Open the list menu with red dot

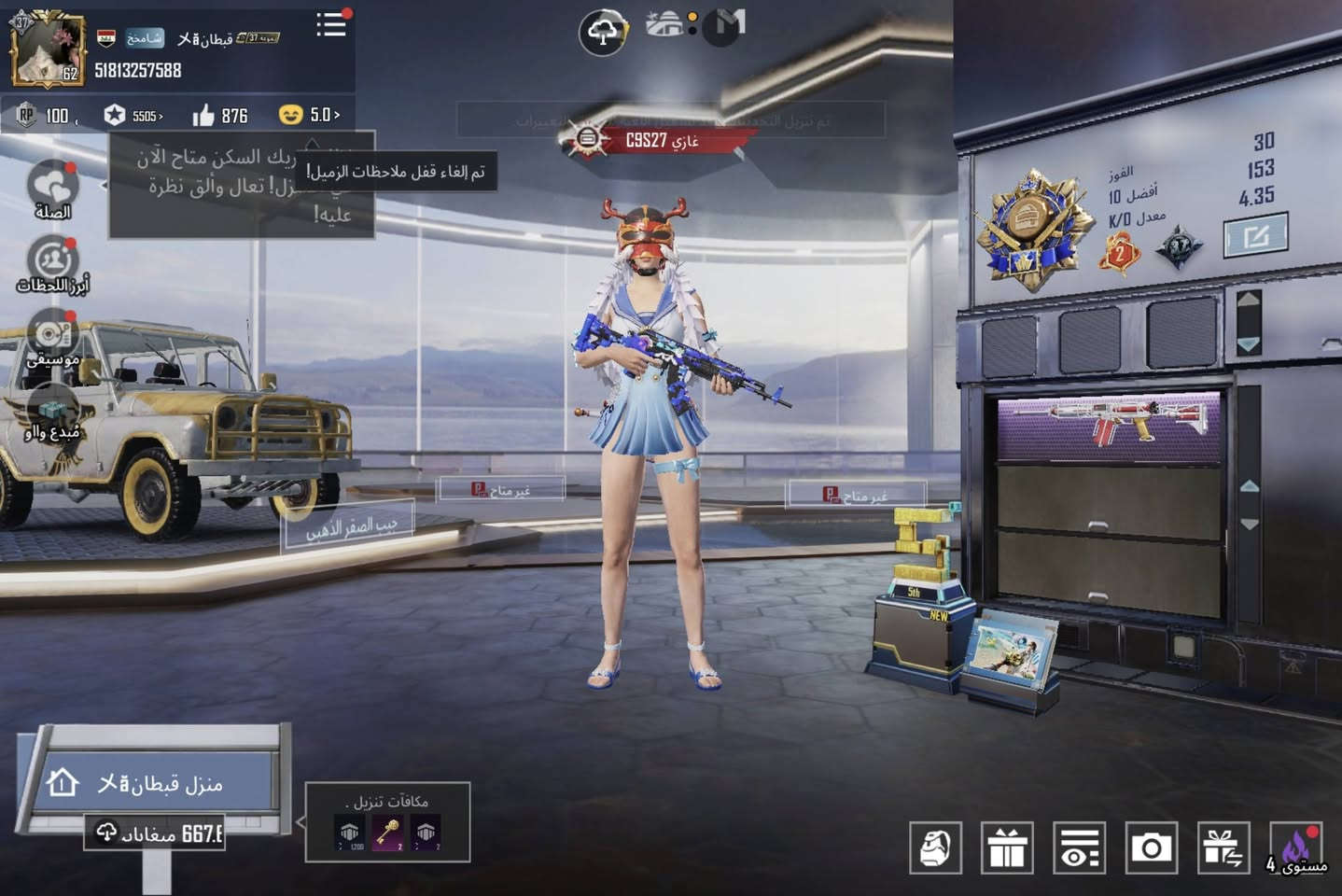[331, 25]
